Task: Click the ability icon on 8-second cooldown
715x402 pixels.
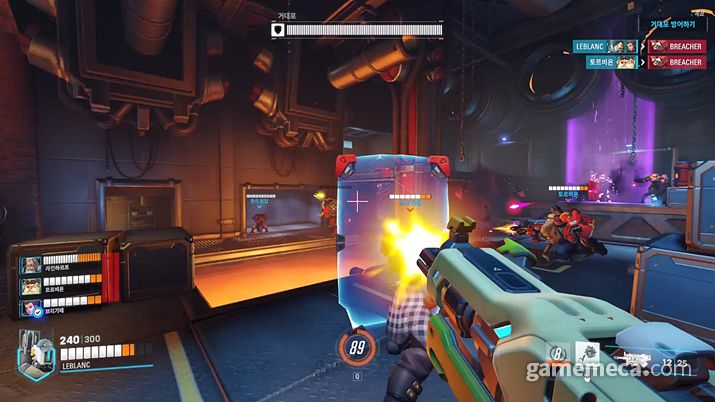Action: pos(560,352)
